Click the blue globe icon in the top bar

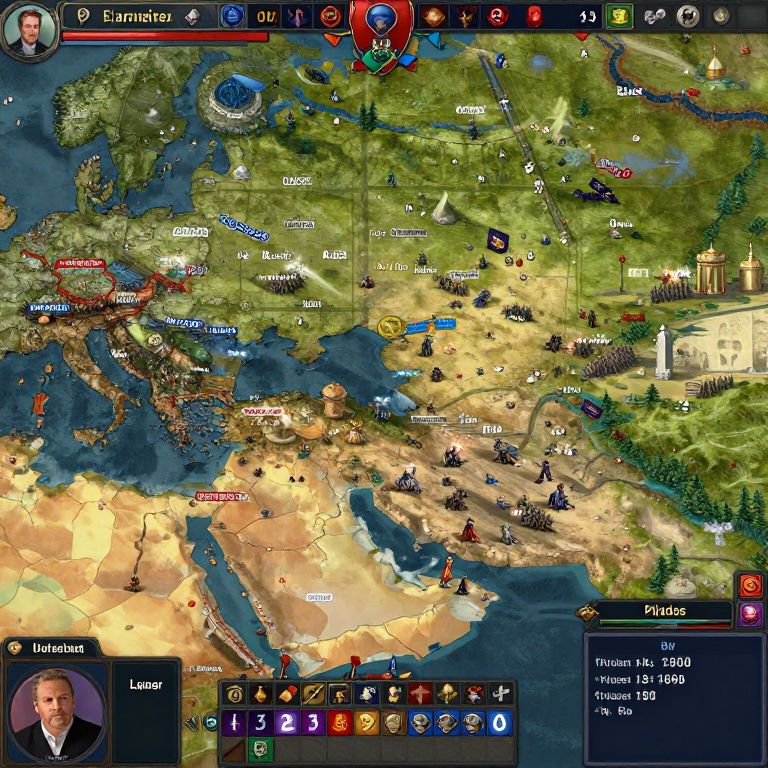point(232,16)
